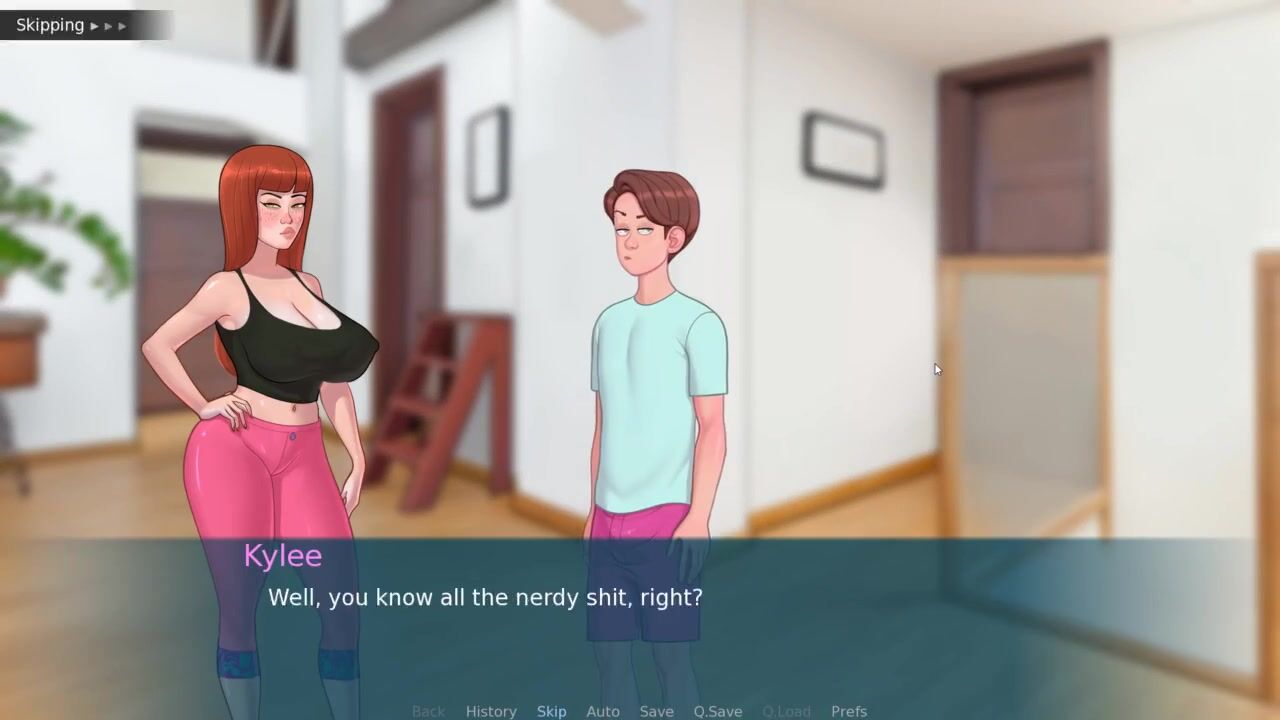This screenshot has height=720, width=1280.
Task: Enable Auto-advance mode
Action: 603,711
